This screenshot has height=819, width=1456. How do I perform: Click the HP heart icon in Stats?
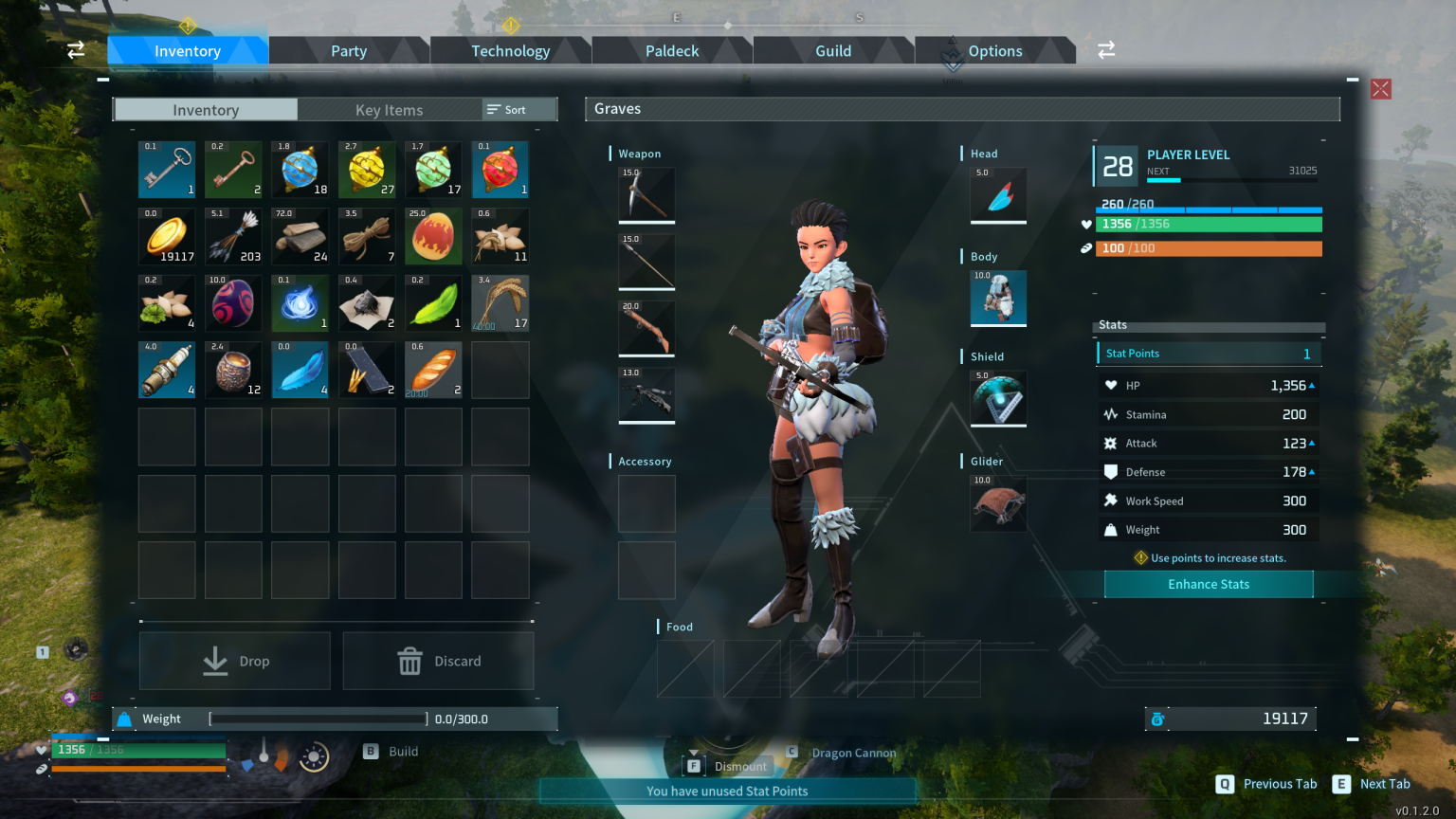(1112, 385)
